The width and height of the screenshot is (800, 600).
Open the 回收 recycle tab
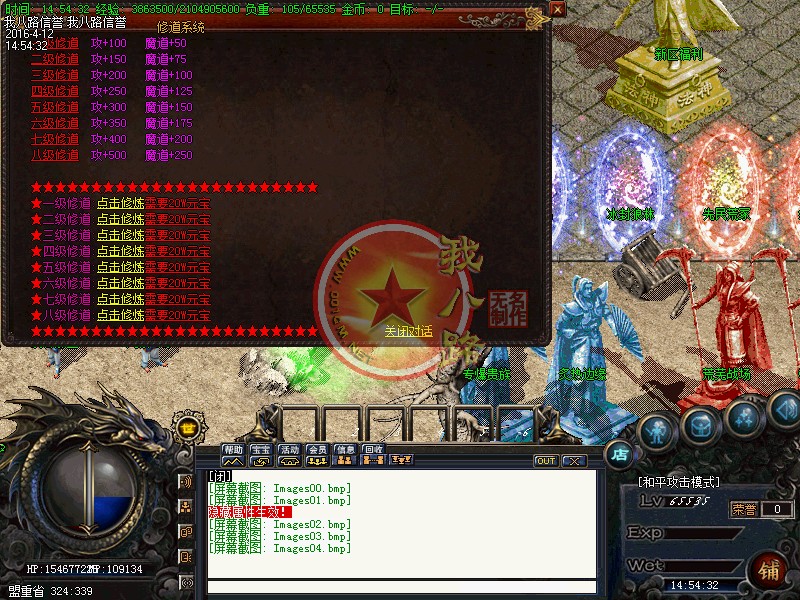pos(373,450)
